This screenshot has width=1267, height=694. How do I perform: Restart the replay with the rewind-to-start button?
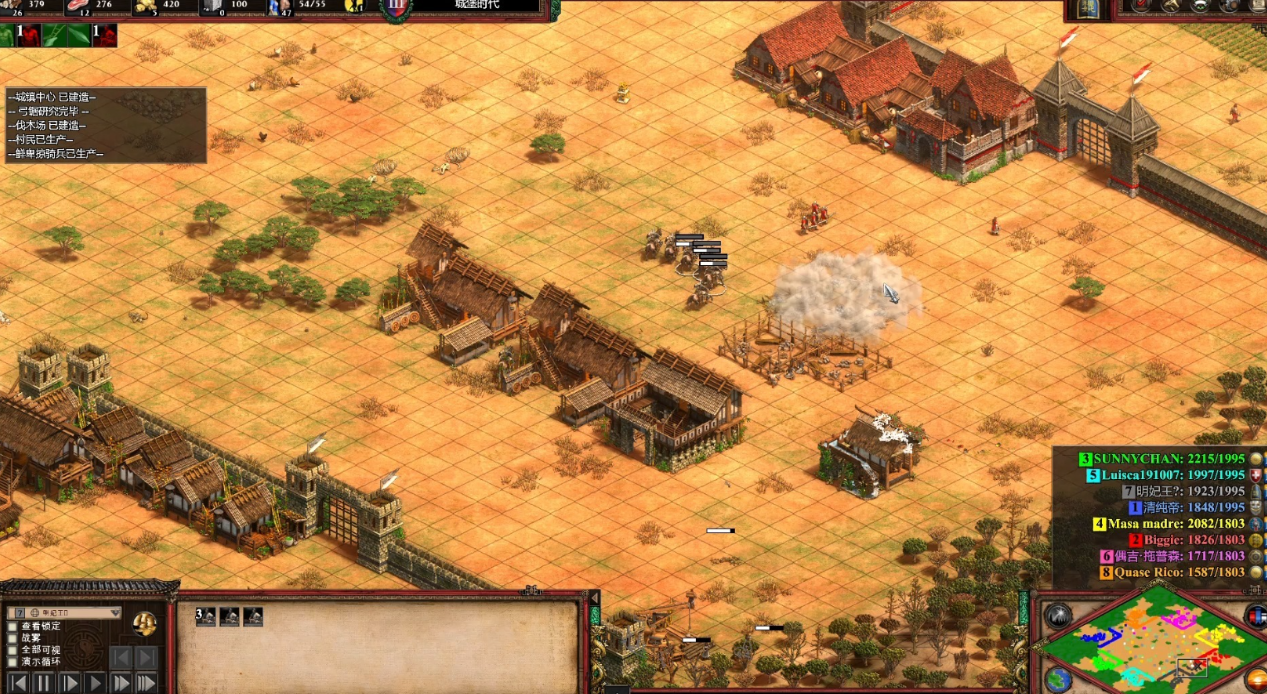click(17, 683)
